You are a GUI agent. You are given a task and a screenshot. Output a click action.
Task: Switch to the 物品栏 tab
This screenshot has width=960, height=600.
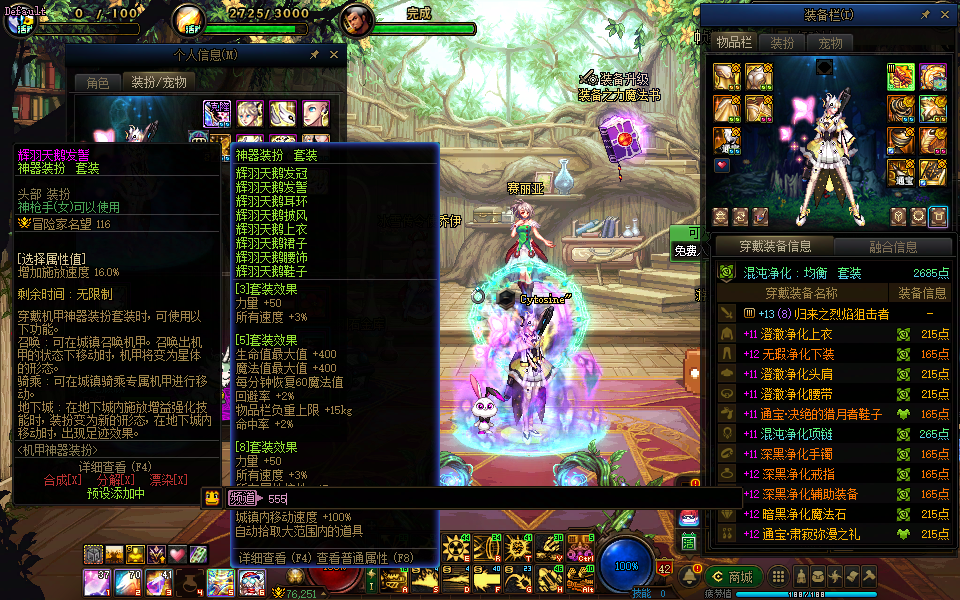733,43
